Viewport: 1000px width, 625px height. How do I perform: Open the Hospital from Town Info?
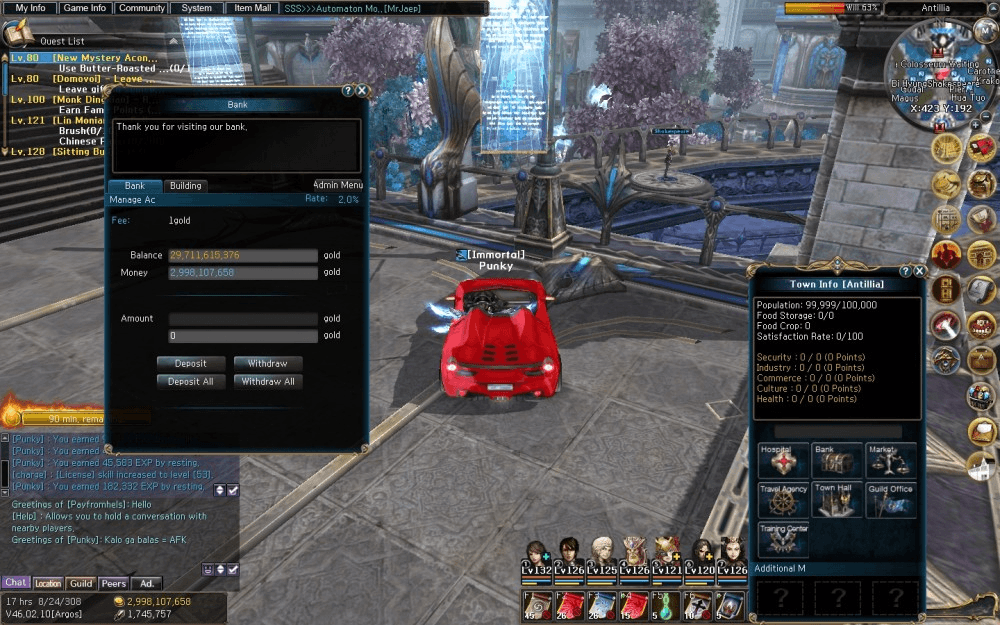coord(783,461)
